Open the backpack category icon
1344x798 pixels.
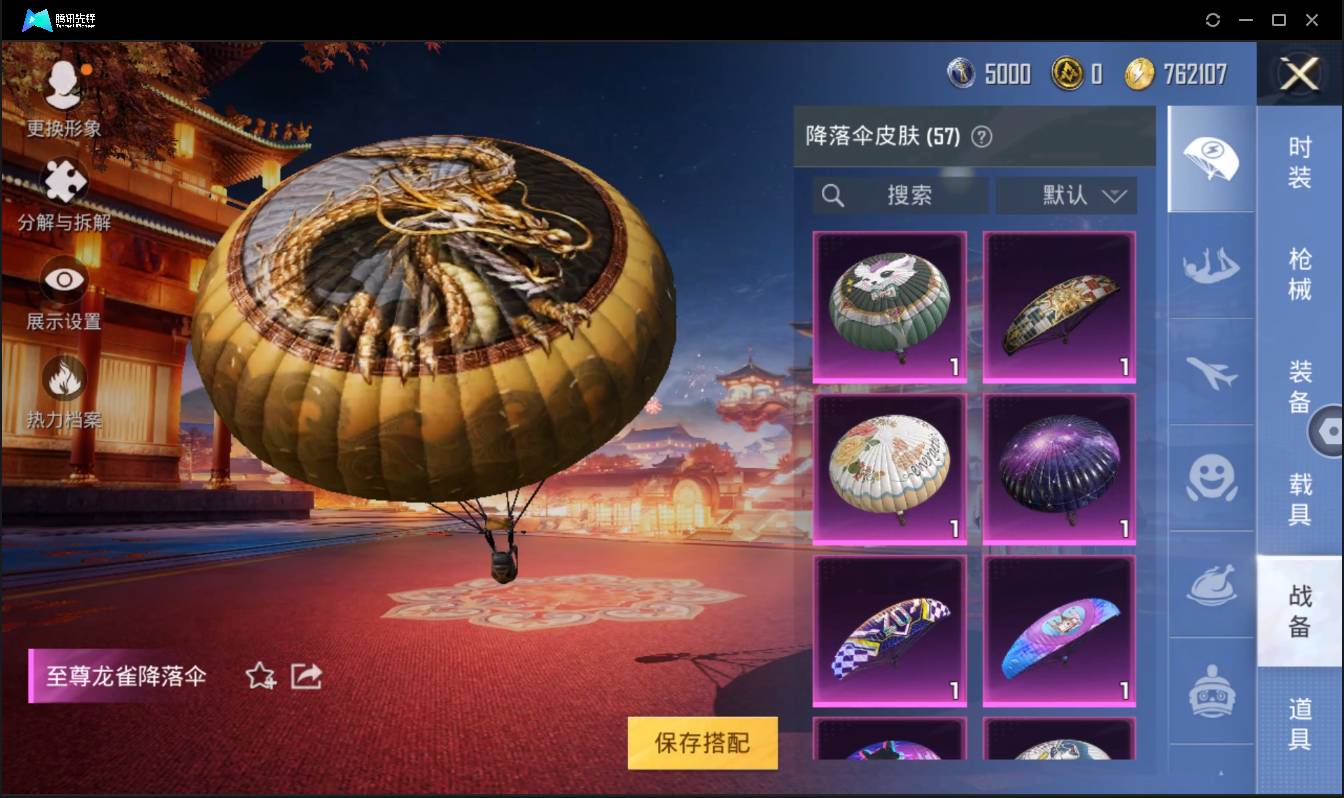click(1211, 692)
